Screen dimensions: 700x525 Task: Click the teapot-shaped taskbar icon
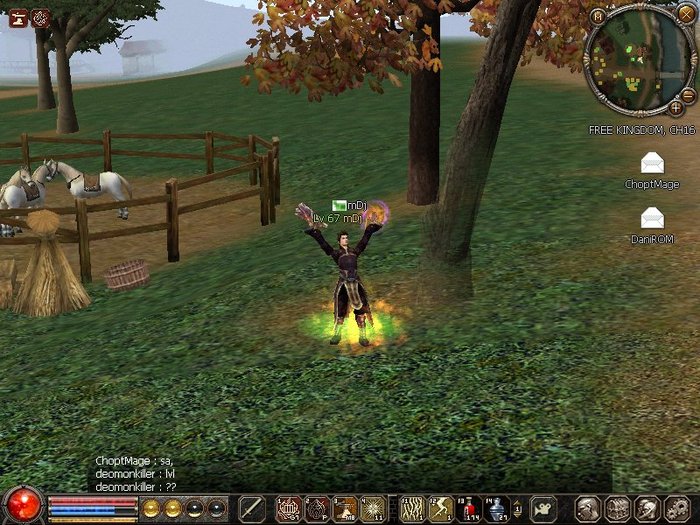click(543, 508)
